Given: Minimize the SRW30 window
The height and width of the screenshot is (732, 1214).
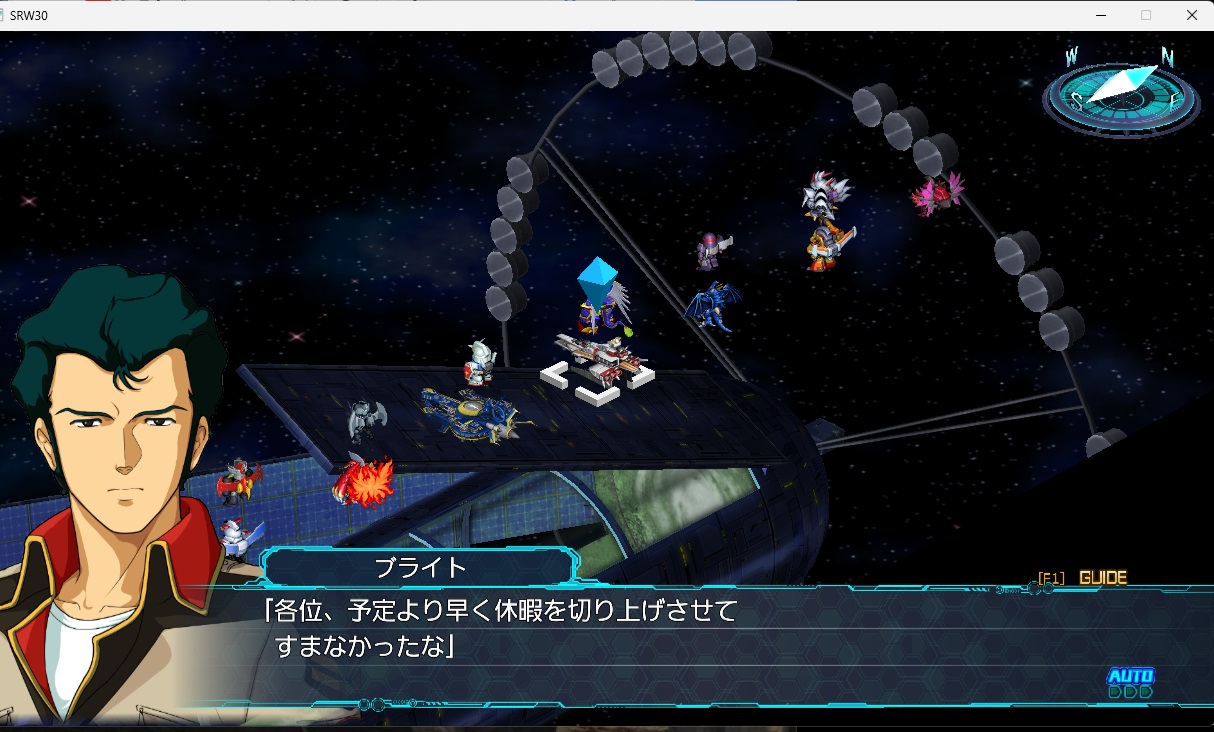Looking at the screenshot, I should click(x=1101, y=15).
